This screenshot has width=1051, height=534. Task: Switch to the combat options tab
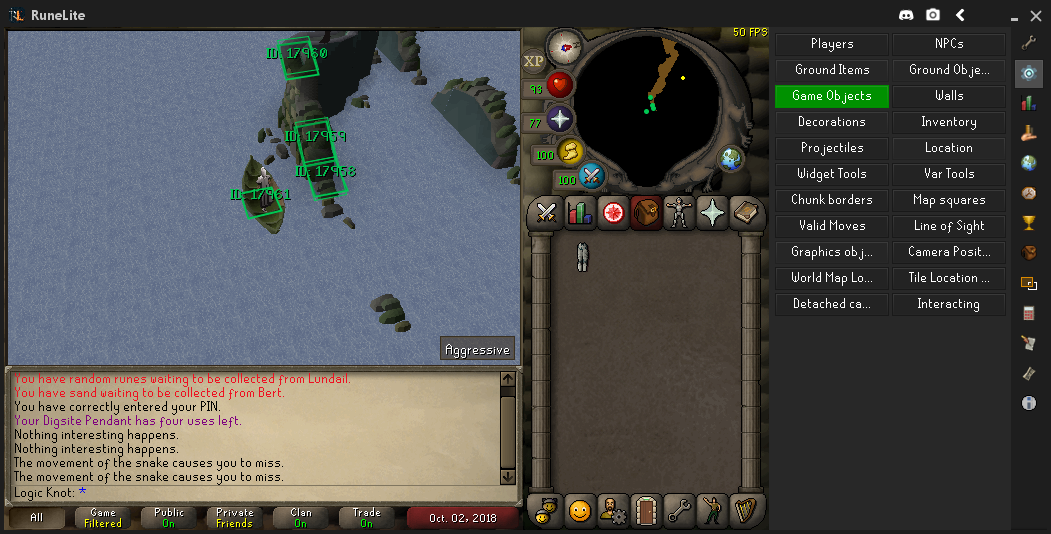(546, 212)
